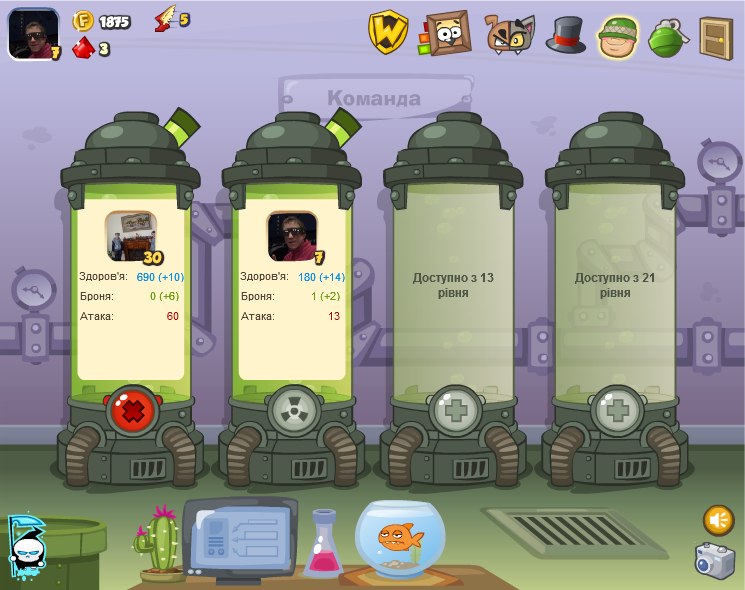The width and height of the screenshot is (745, 590).
Task: Click the radiation symbol button
Action: pyautogui.click(x=292, y=409)
